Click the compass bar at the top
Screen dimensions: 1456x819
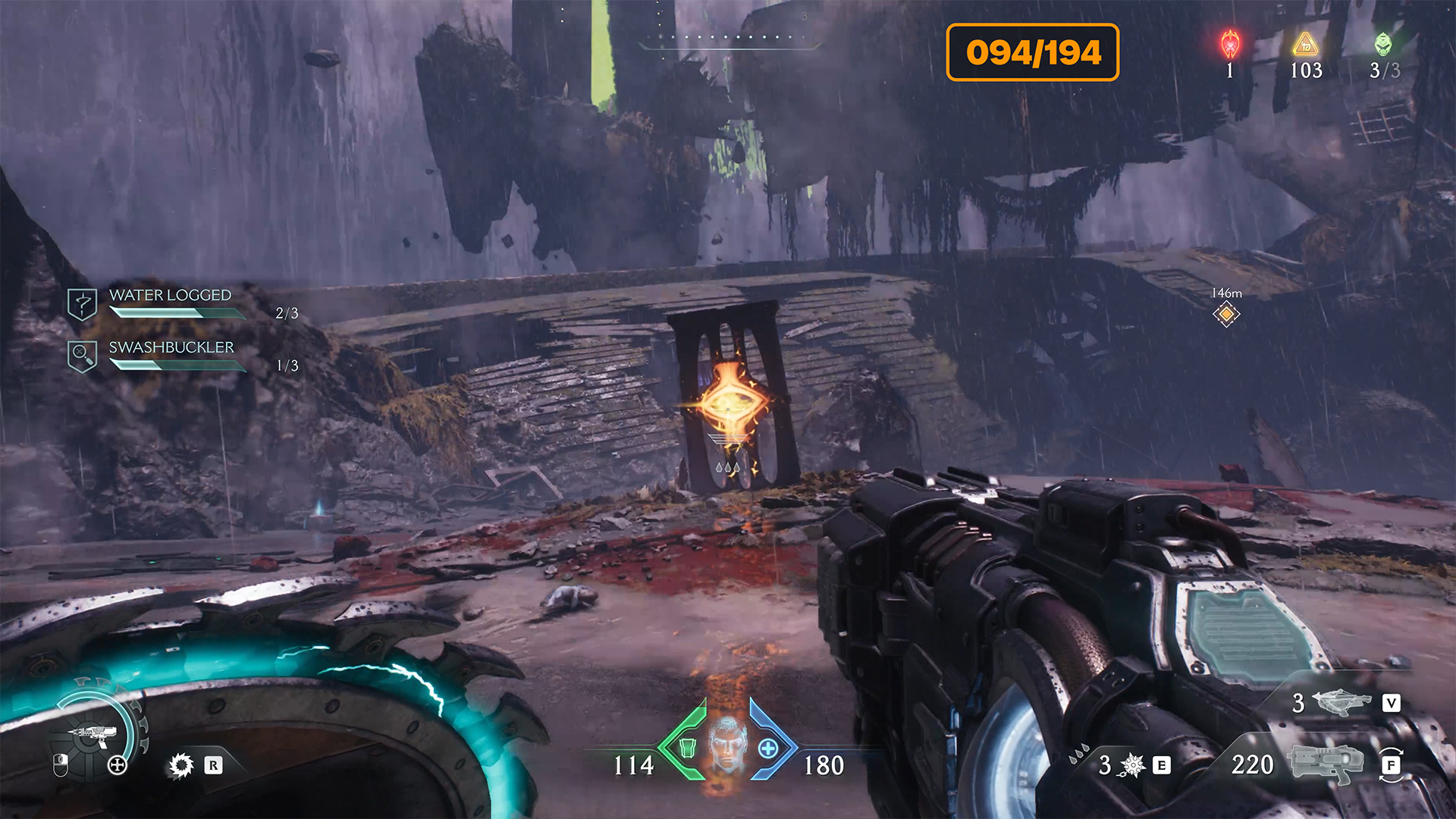click(727, 38)
